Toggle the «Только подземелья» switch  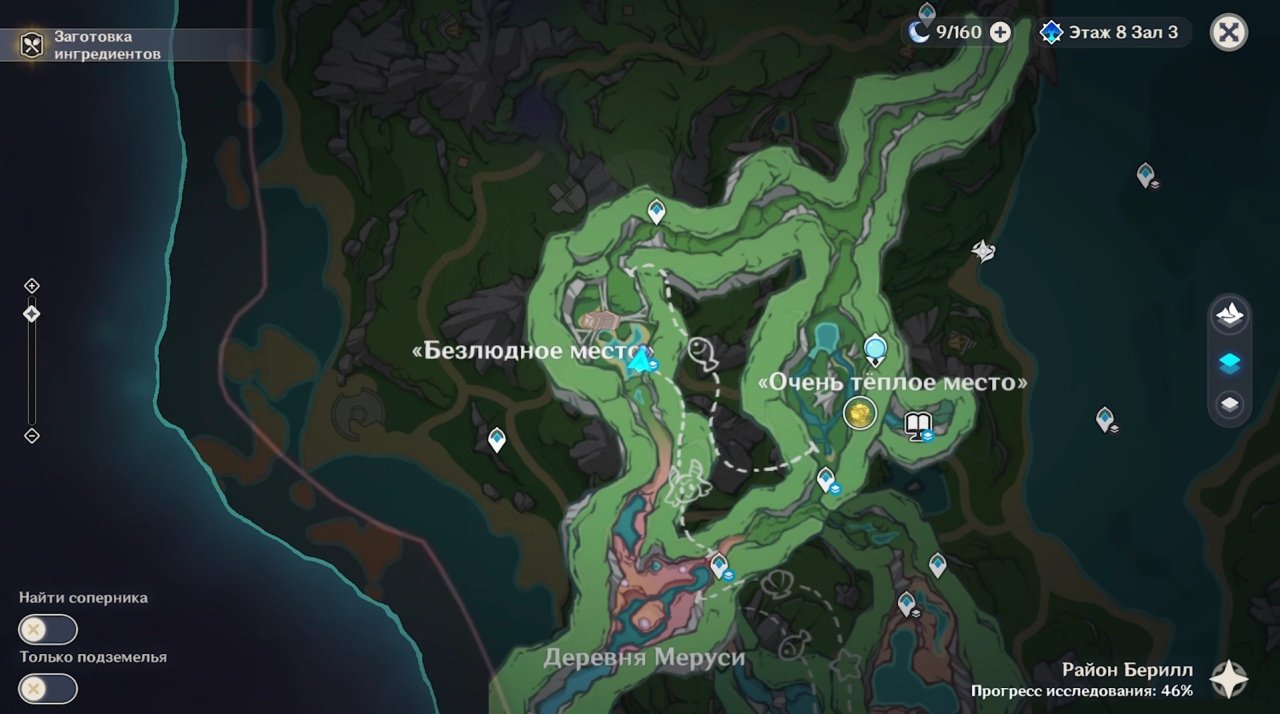47,689
